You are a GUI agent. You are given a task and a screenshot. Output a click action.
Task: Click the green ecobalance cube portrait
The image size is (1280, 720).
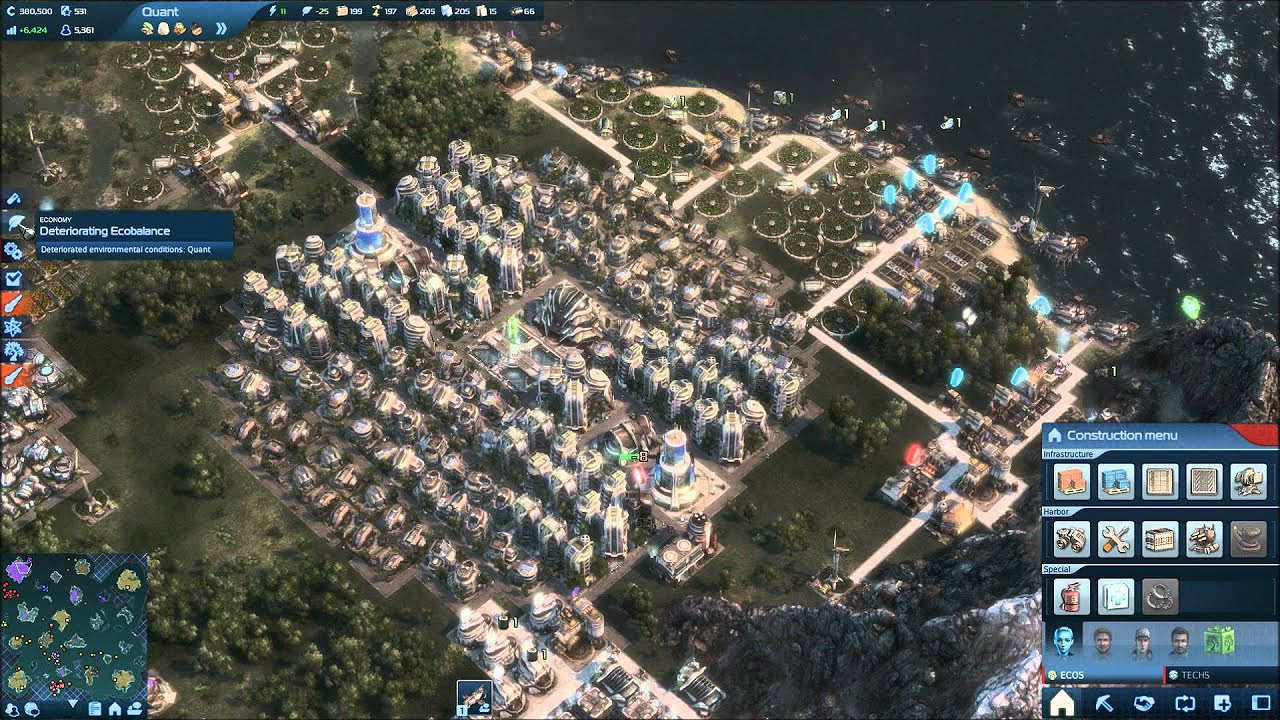pyautogui.click(x=1219, y=639)
